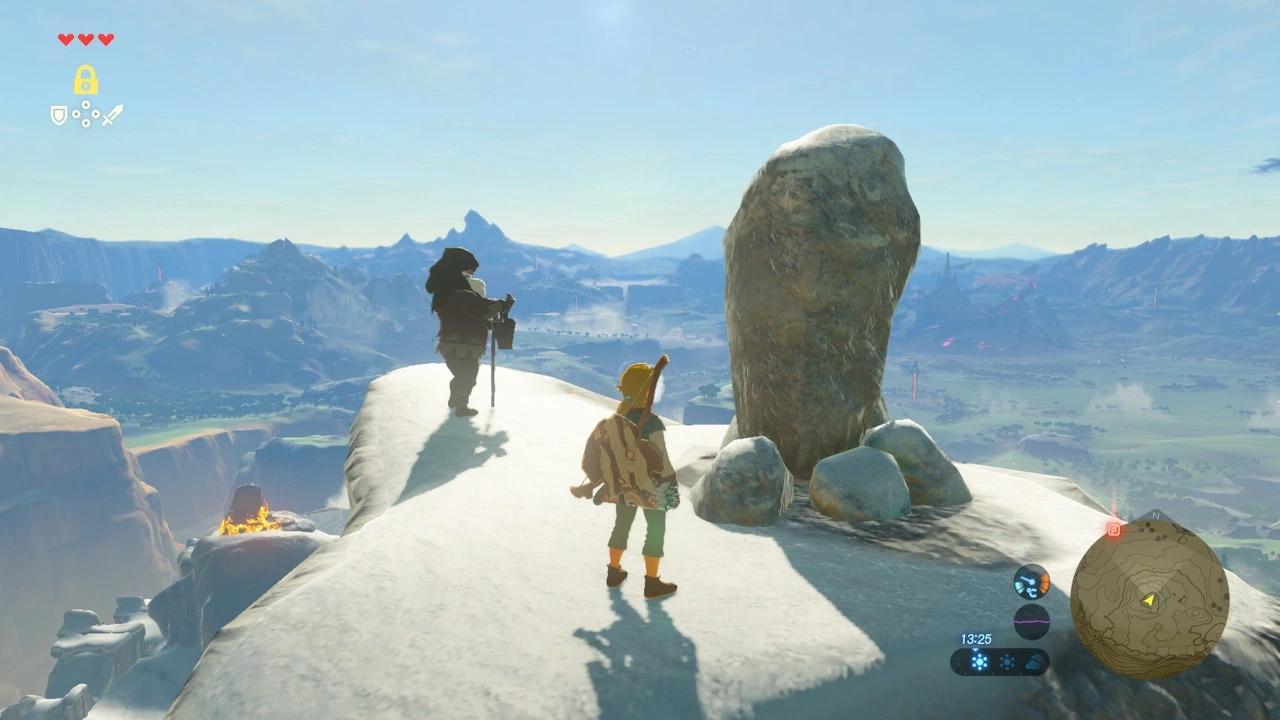
Task: Click the temperature gauge icon
Action: coord(1031,581)
